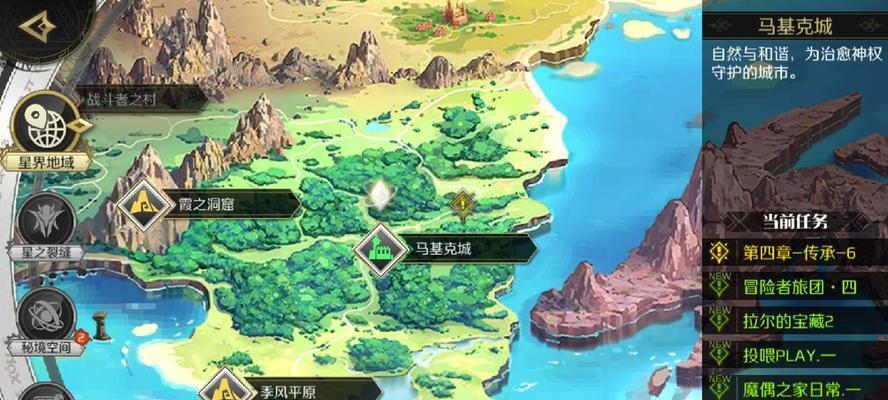Image resolution: width=888 pixels, height=400 pixels.
Task: Click the white crystal marker on map
Action: click(380, 194)
